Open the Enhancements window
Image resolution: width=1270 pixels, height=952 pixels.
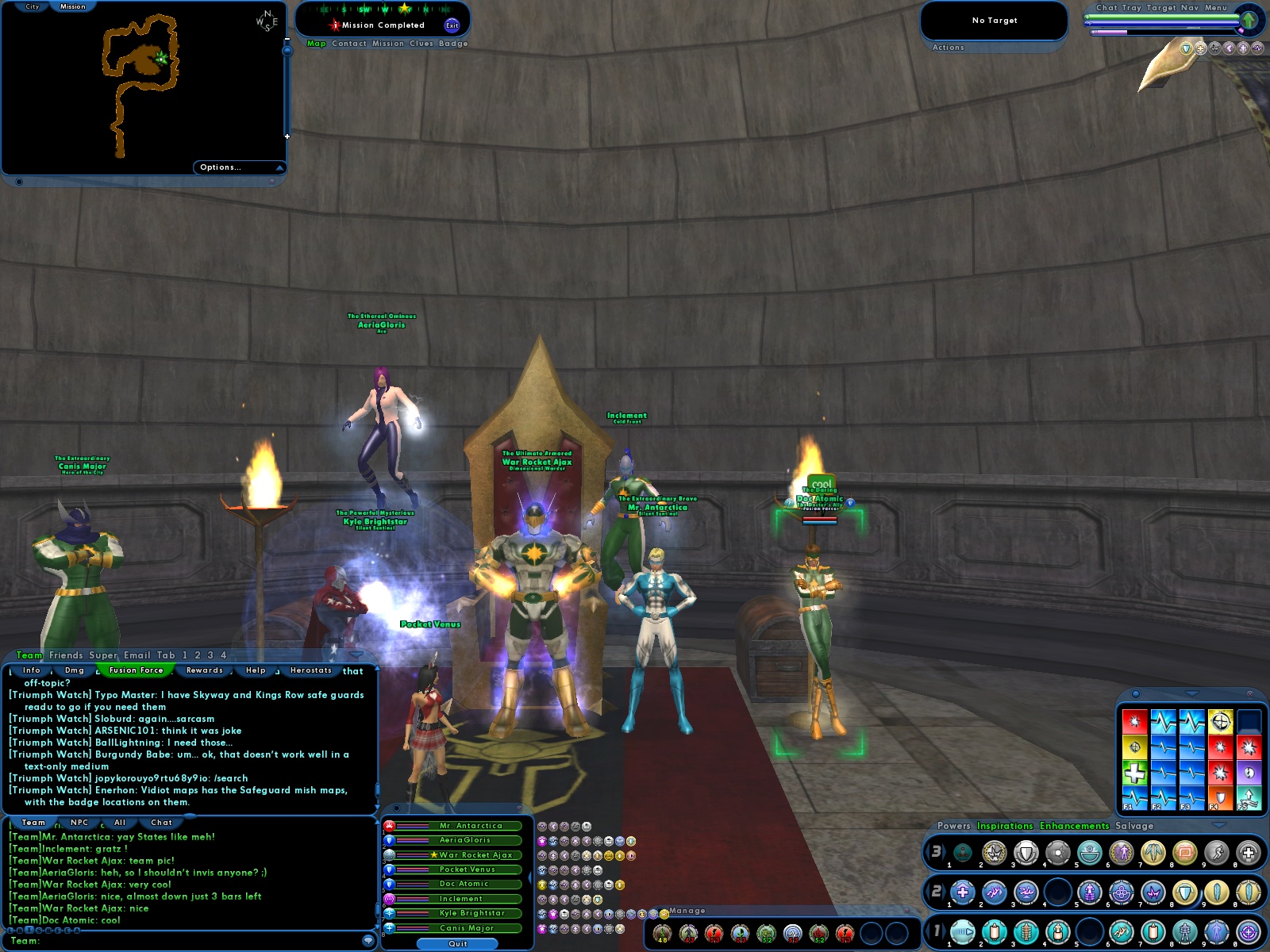(x=1074, y=826)
